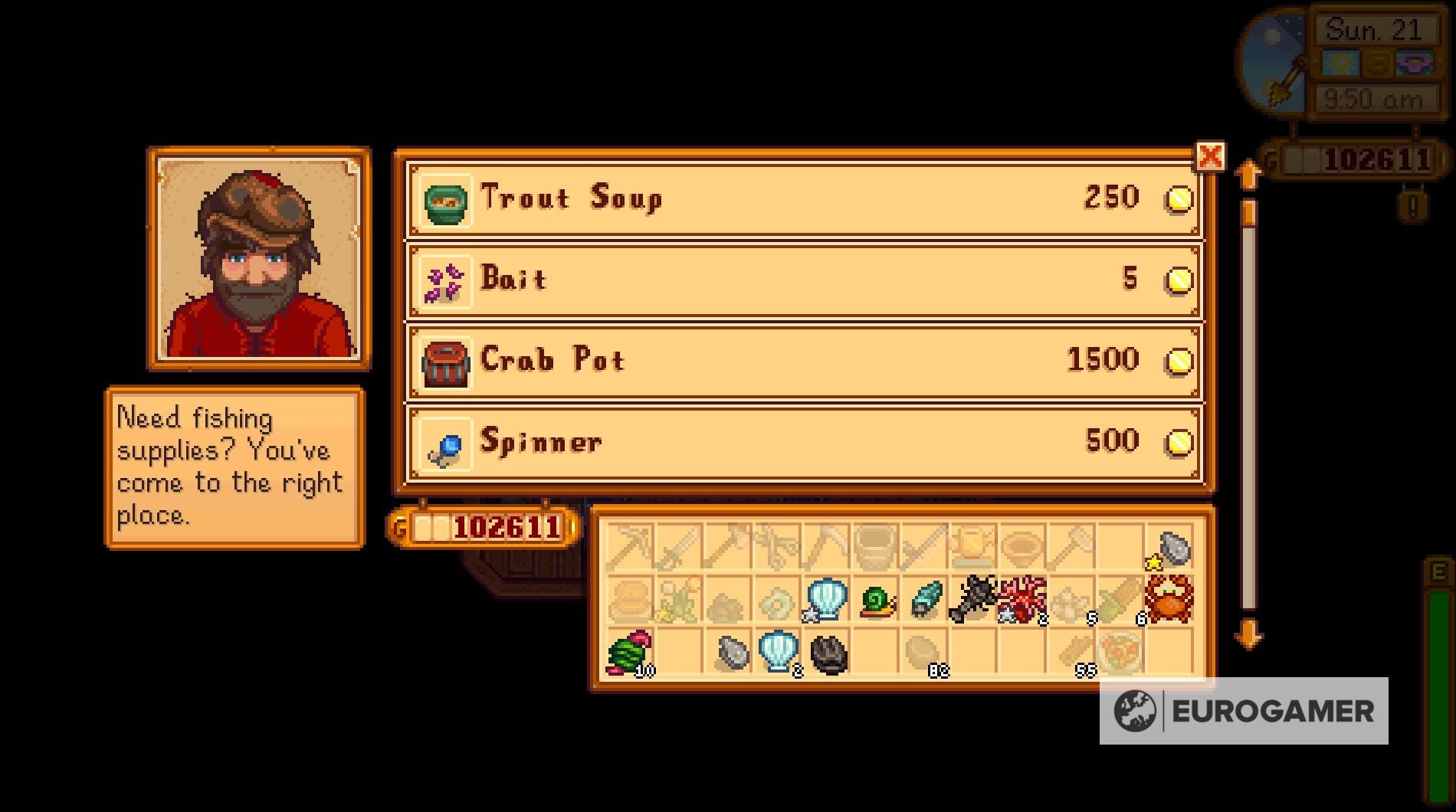
Task: Click the cactus fruit stack of 10
Action: 628,651
